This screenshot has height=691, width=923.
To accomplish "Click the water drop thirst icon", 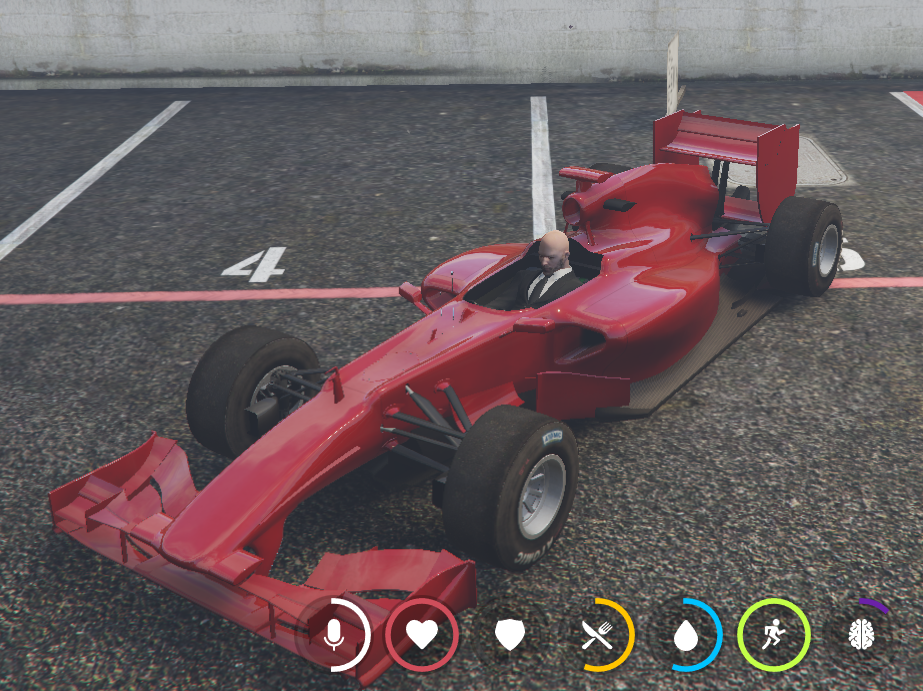I will pos(686,634).
